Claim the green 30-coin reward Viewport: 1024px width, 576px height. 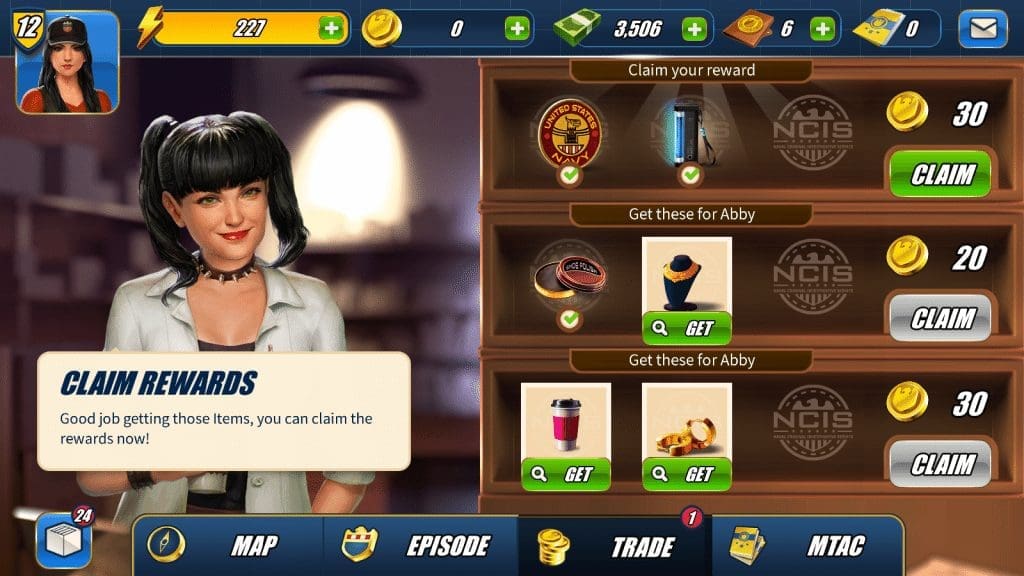point(940,174)
